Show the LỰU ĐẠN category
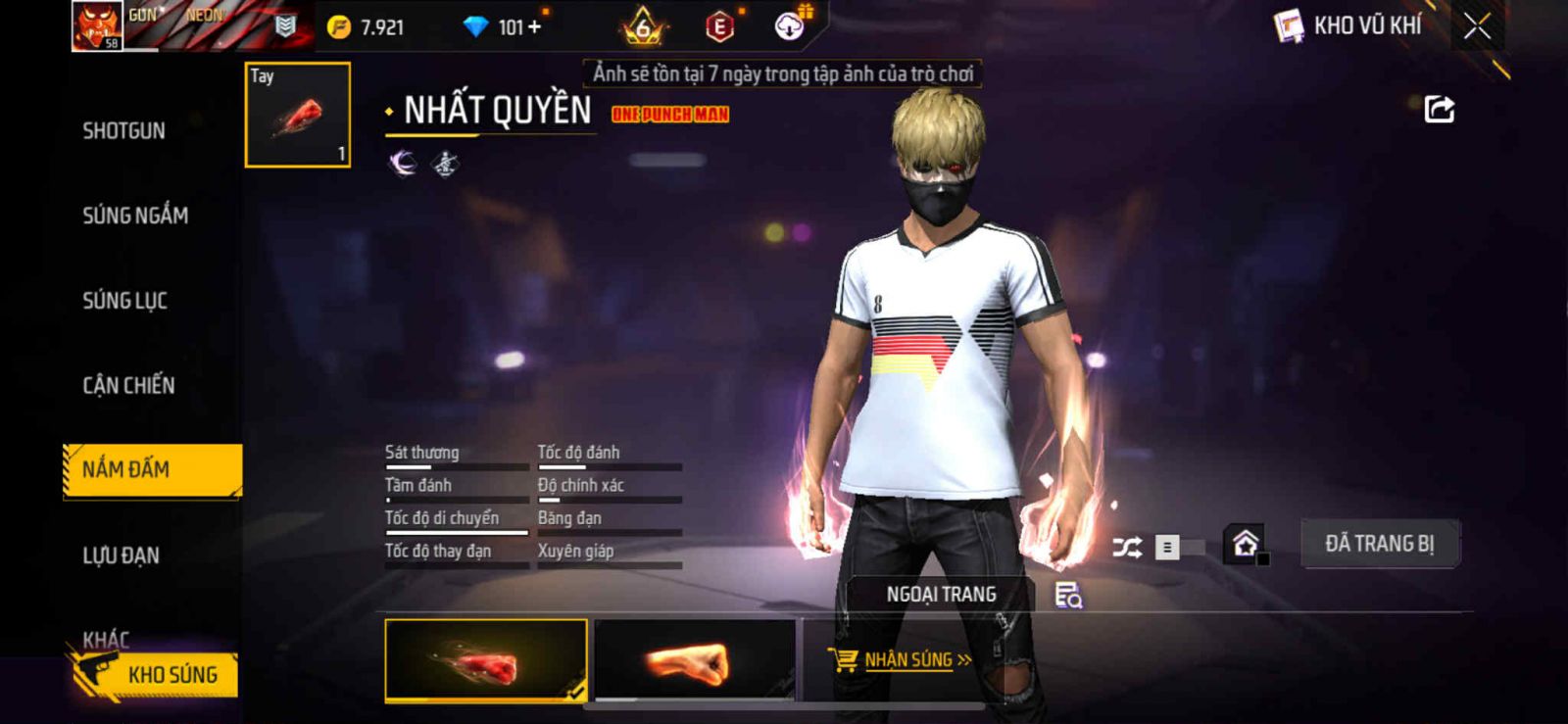Viewport: 1568px width, 724px height. [121, 555]
